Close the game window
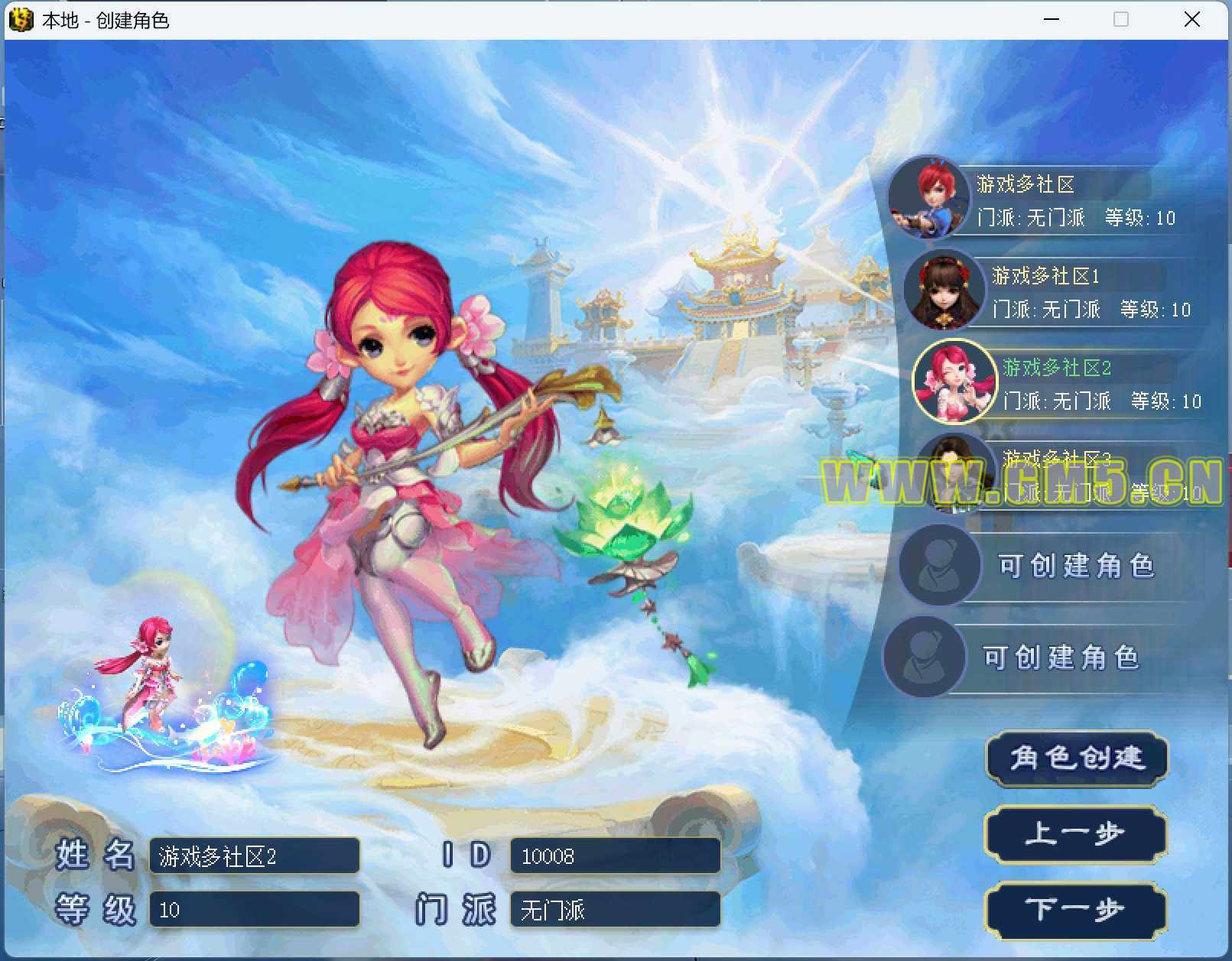1232x961 pixels. pyautogui.click(x=1191, y=20)
